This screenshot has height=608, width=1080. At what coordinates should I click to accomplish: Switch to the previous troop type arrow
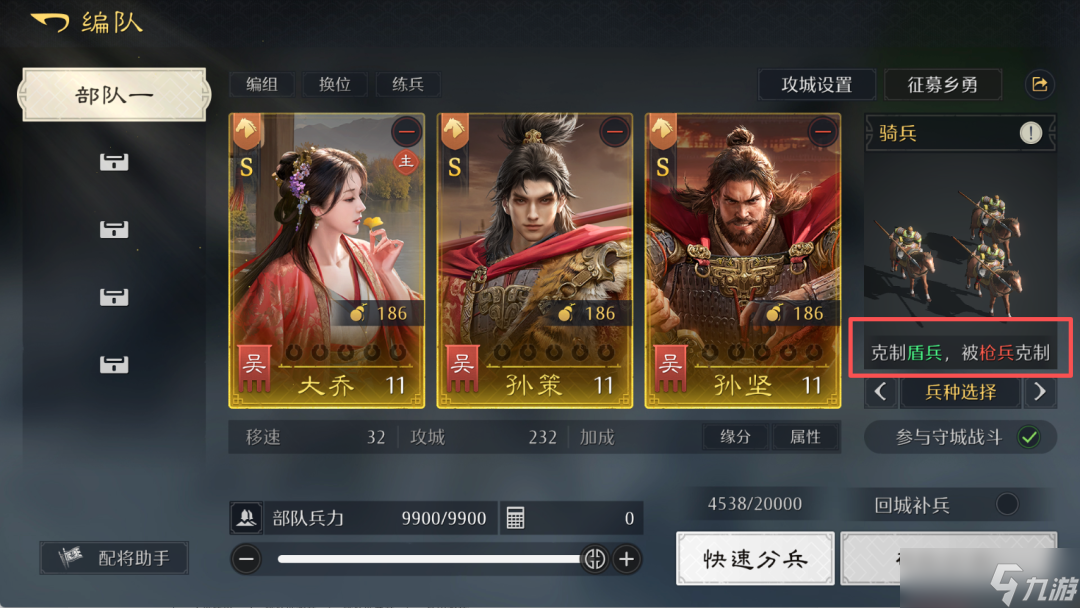click(x=881, y=392)
